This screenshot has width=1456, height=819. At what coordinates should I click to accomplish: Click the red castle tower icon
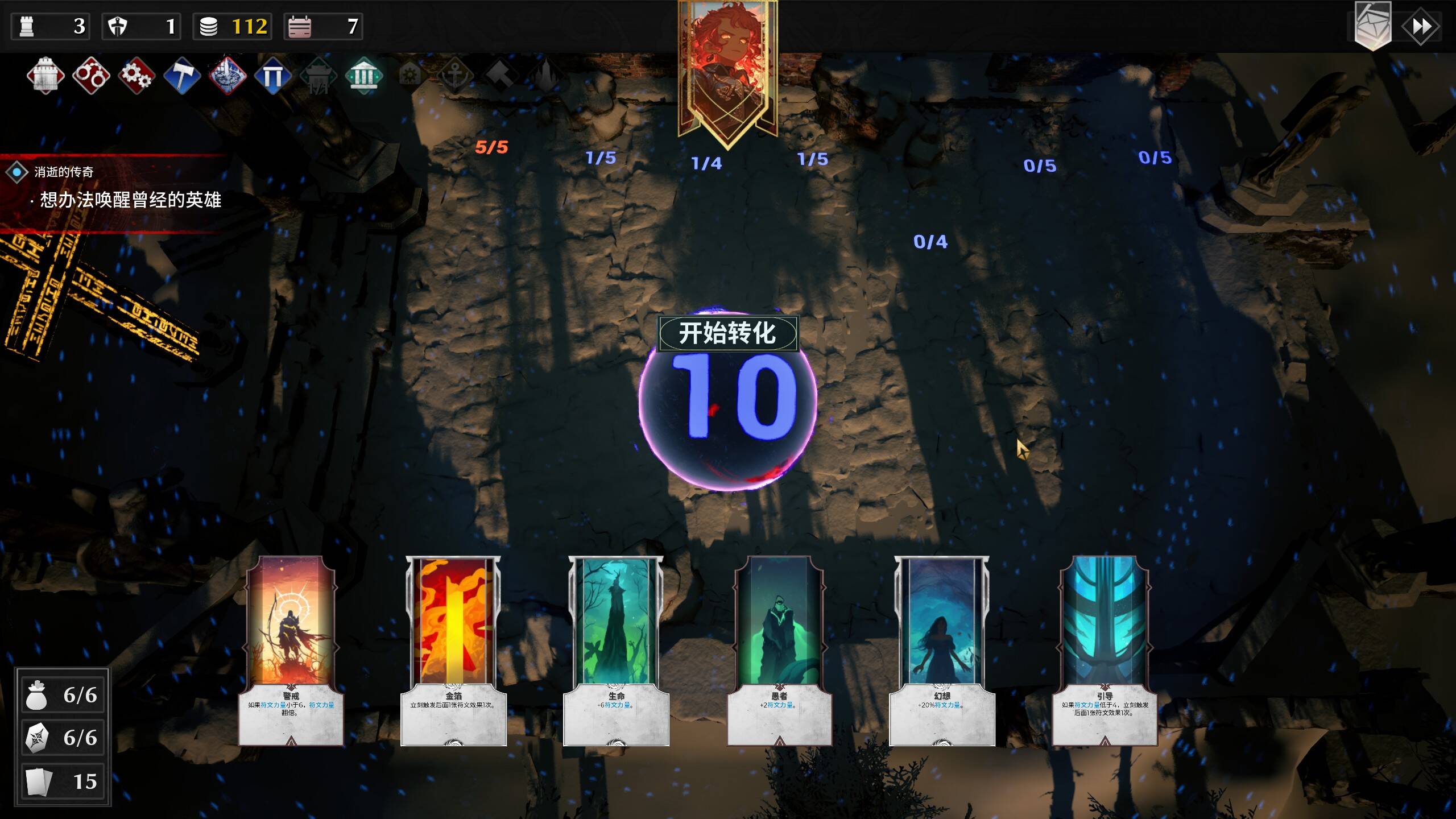point(45,76)
